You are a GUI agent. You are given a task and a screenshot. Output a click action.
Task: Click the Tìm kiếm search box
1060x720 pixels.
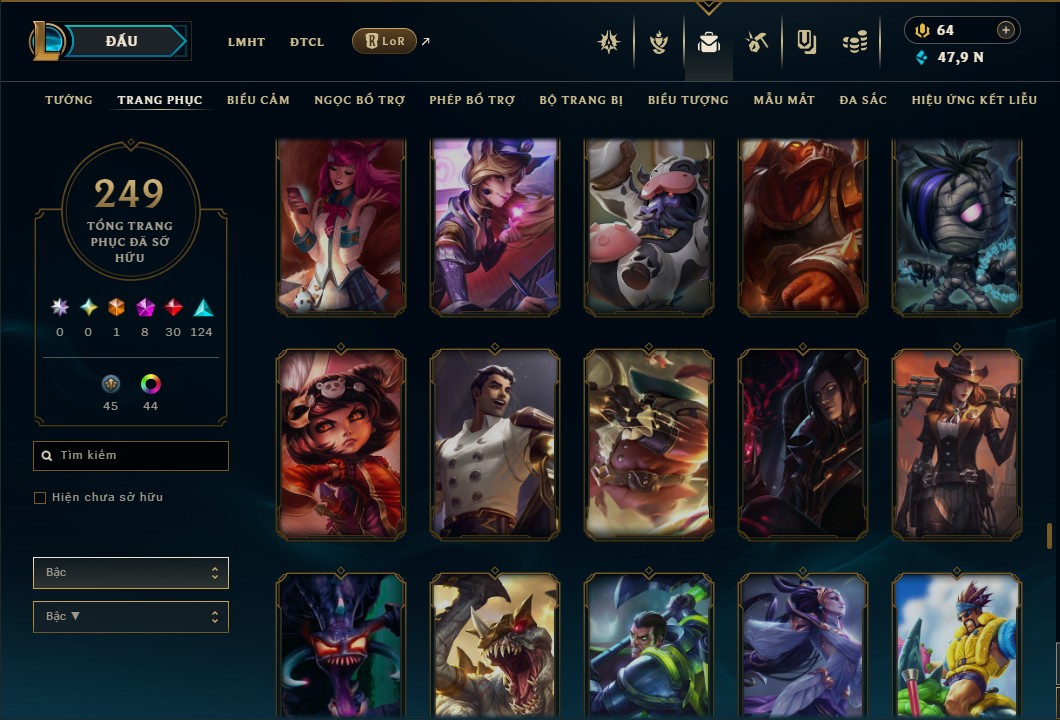[x=131, y=456]
